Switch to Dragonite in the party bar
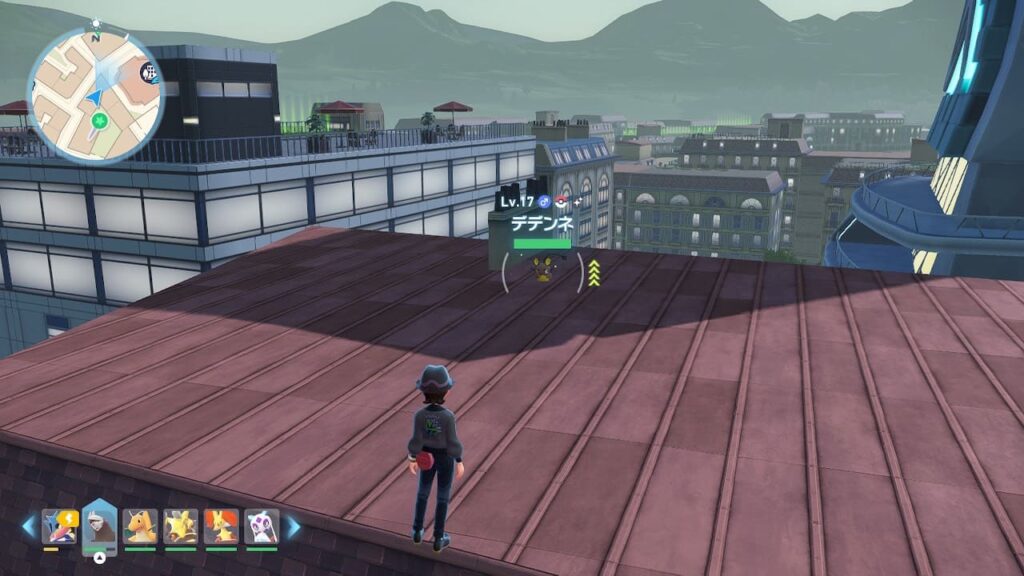Screen dimensions: 1024x576 pos(140,527)
